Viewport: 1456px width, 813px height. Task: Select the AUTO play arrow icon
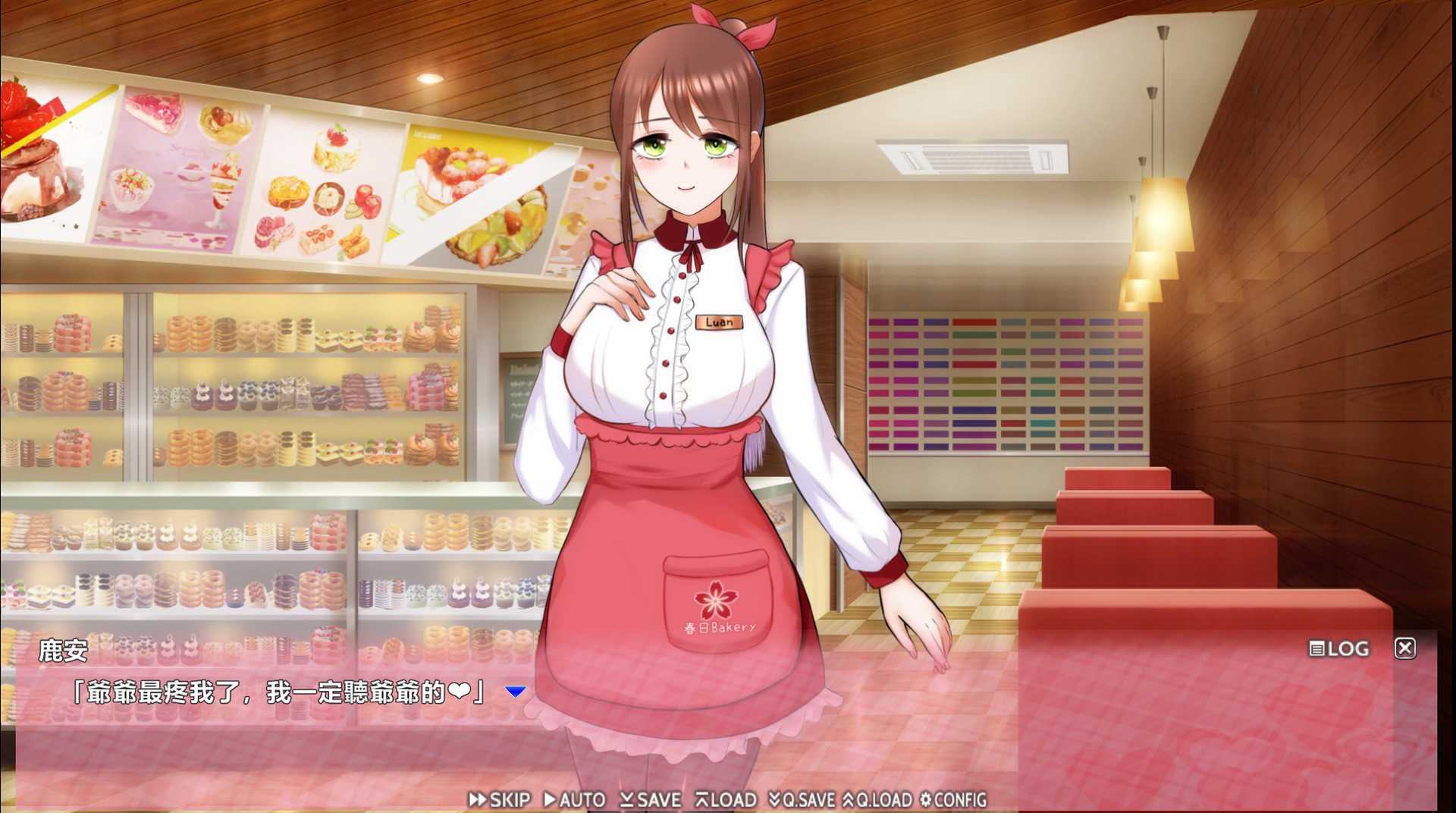[549, 799]
